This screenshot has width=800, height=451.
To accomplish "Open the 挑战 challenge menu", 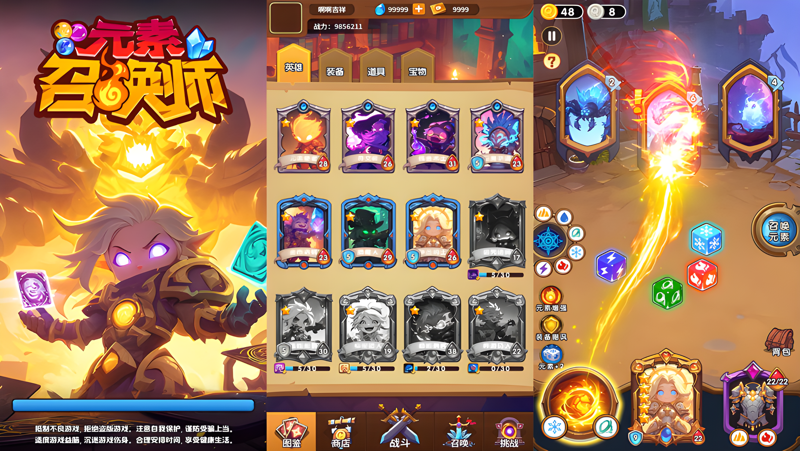I will pyautogui.click(x=508, y=432).
